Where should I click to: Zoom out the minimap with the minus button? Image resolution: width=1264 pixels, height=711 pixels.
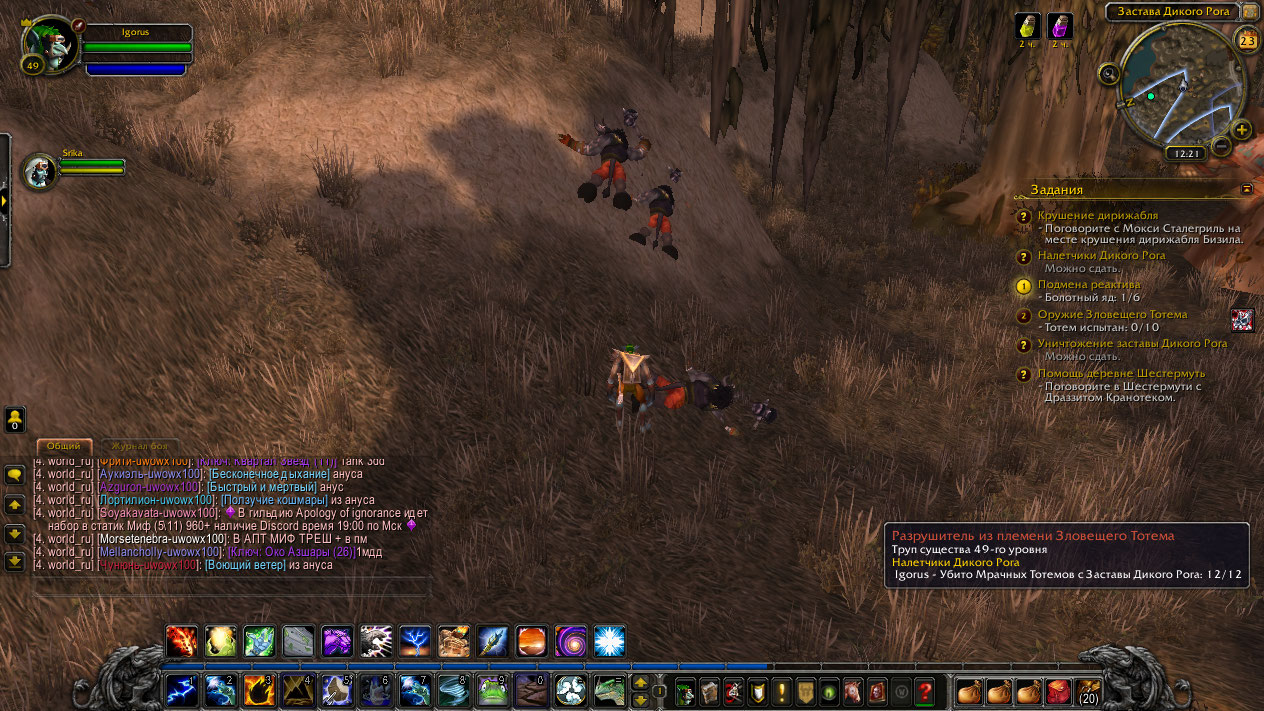coord(1221,146)
